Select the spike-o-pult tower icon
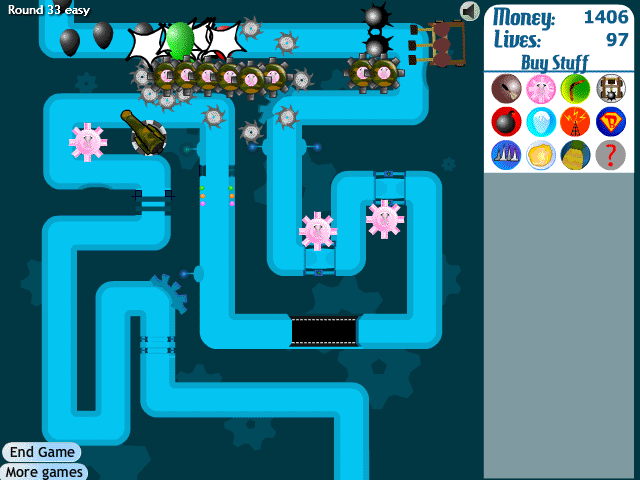The image size is (640, 480). tap(610, 89)
